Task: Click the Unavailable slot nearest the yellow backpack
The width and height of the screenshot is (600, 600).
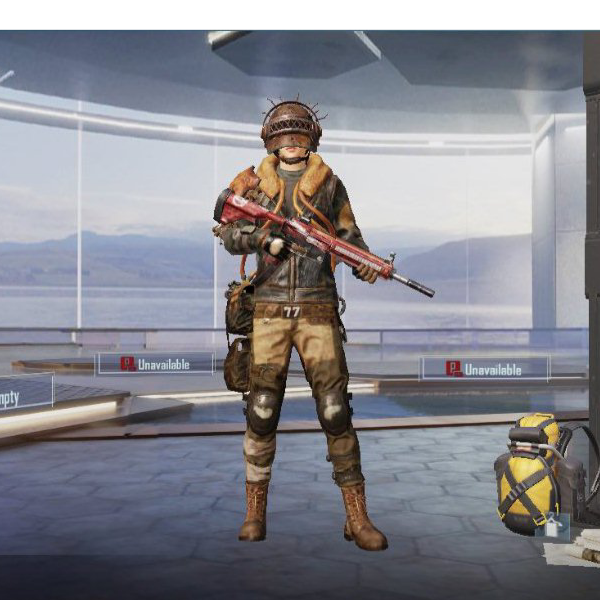Action: [484, 369]
